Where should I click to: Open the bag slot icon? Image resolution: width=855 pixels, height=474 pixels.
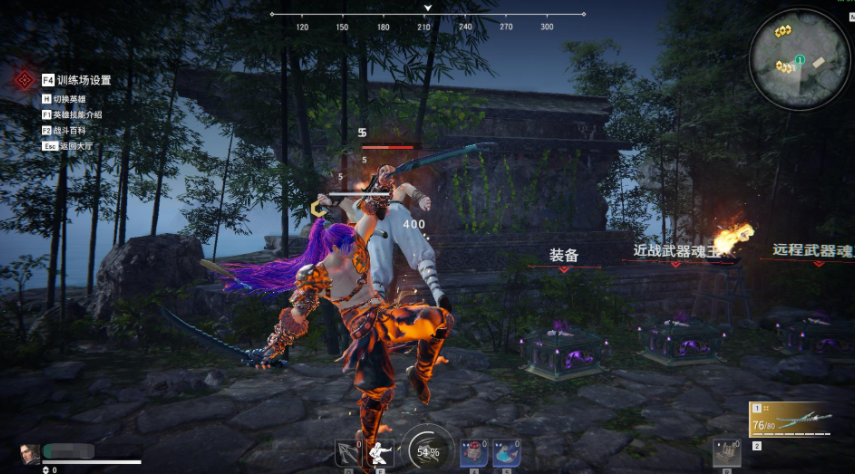point(726,453)
